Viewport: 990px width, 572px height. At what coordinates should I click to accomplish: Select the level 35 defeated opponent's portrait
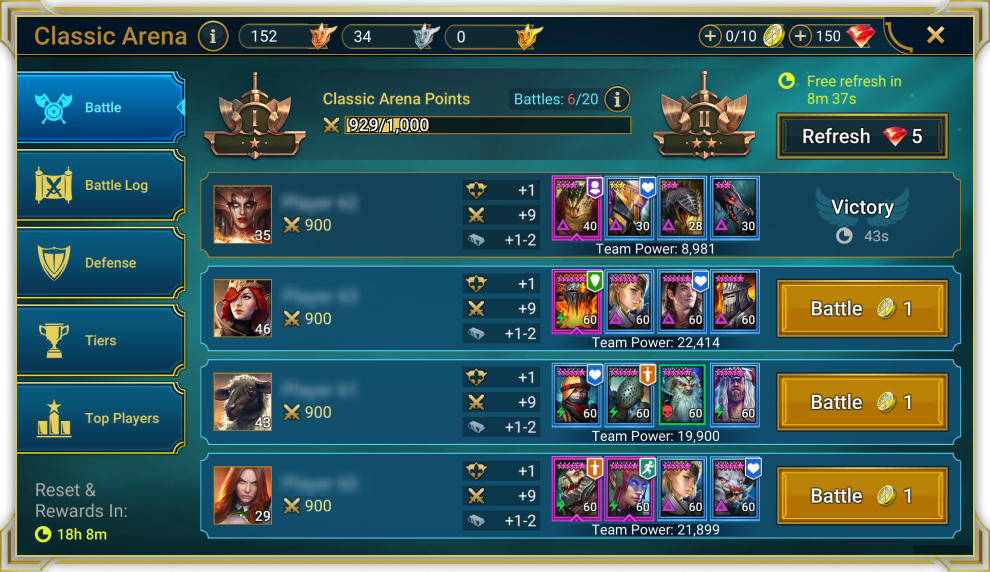click(x=242, y=215)
